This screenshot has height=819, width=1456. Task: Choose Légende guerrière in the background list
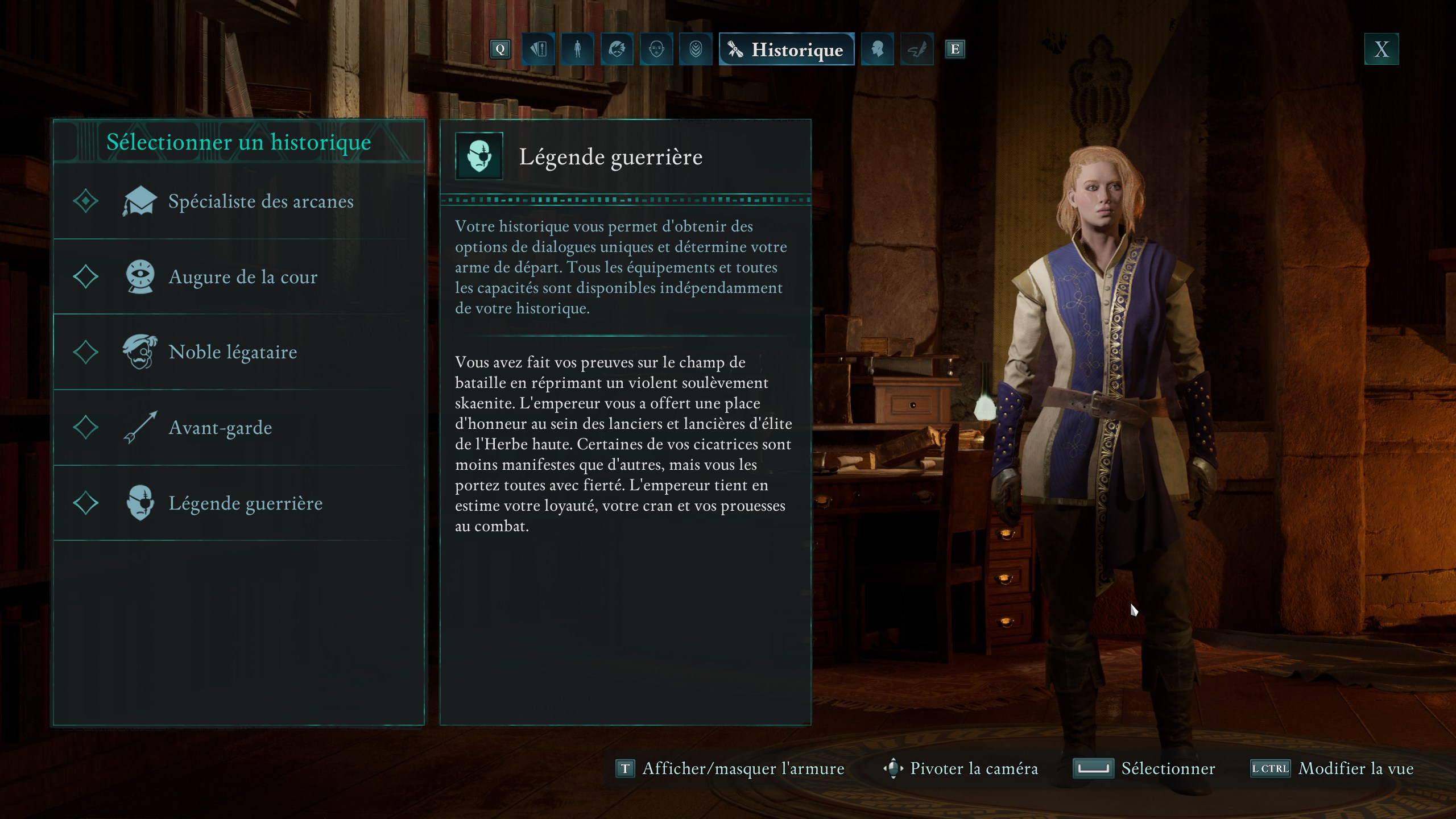[239, 503]
